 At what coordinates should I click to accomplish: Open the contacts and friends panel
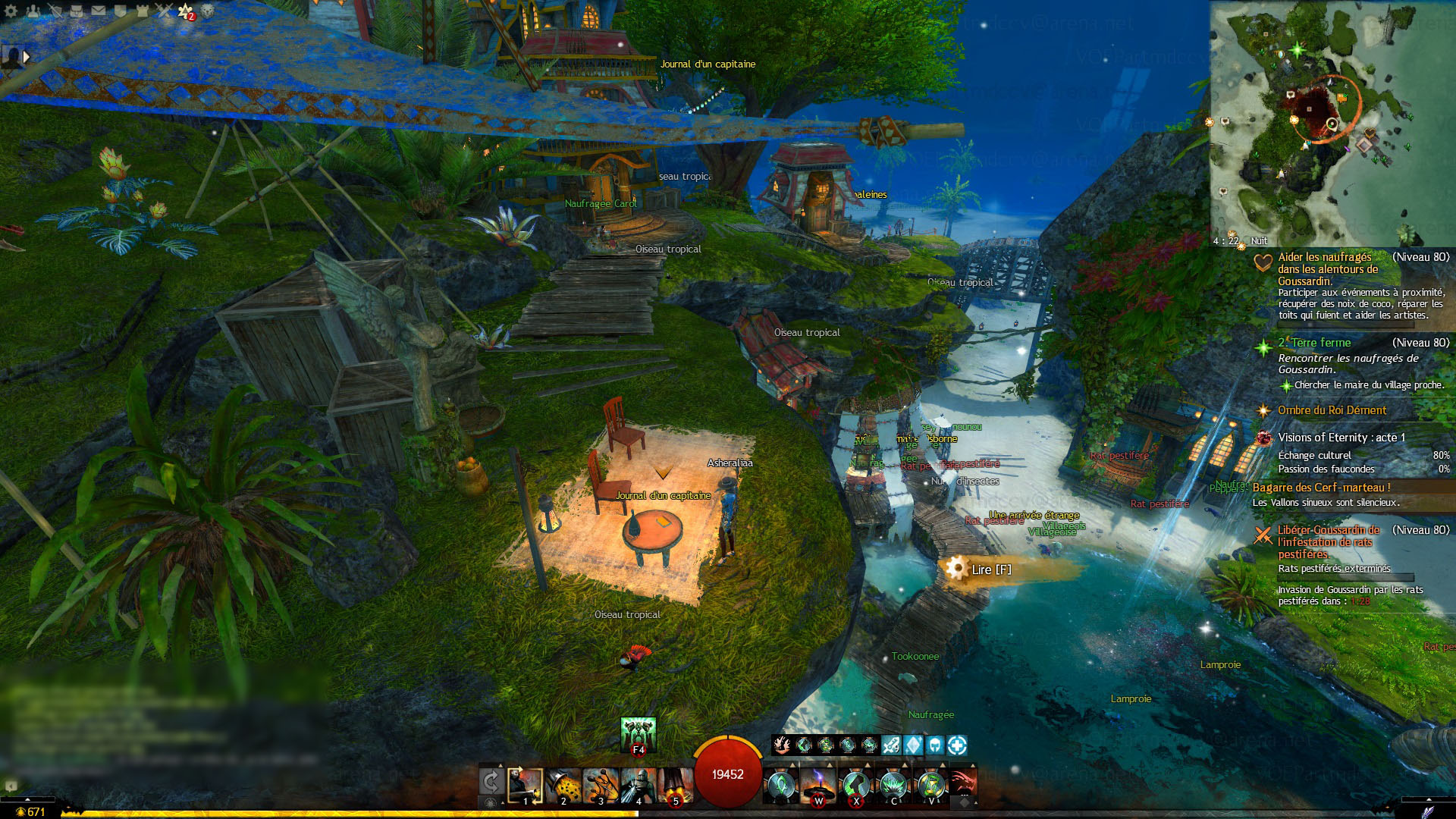[x=33, y=11]
